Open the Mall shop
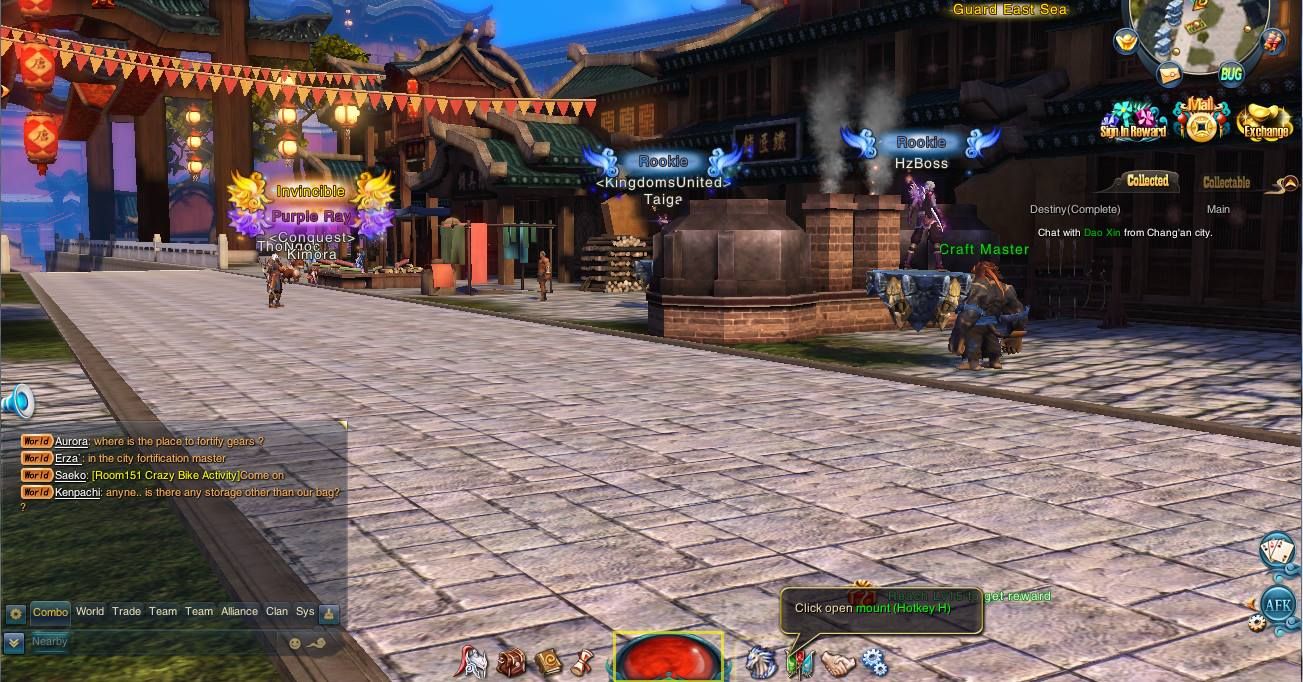Viewport: 1303px width, 682px height. click(x=1200, y=119)
